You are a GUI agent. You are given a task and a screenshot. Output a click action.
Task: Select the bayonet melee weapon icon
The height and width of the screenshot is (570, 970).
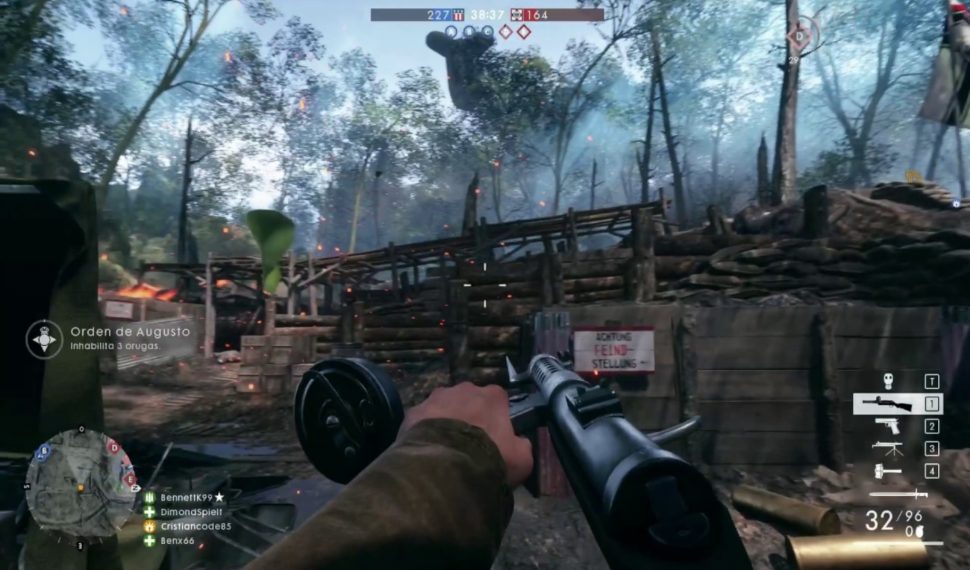(897, 494)
